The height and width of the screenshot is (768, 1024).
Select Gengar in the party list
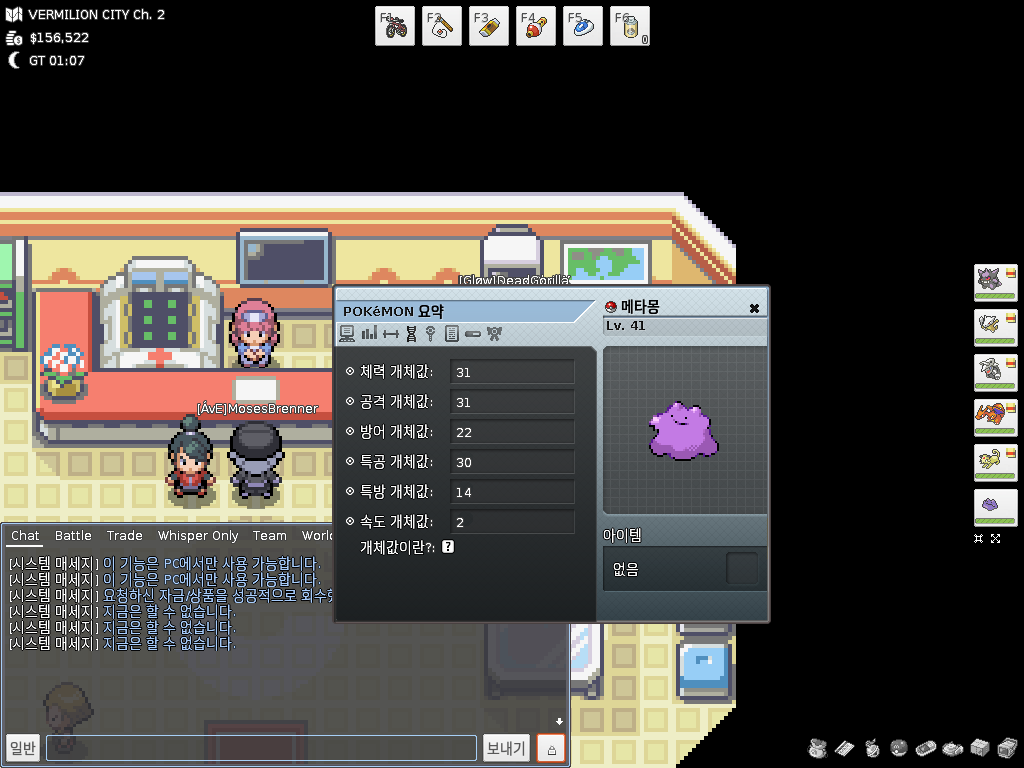(994, 282)
